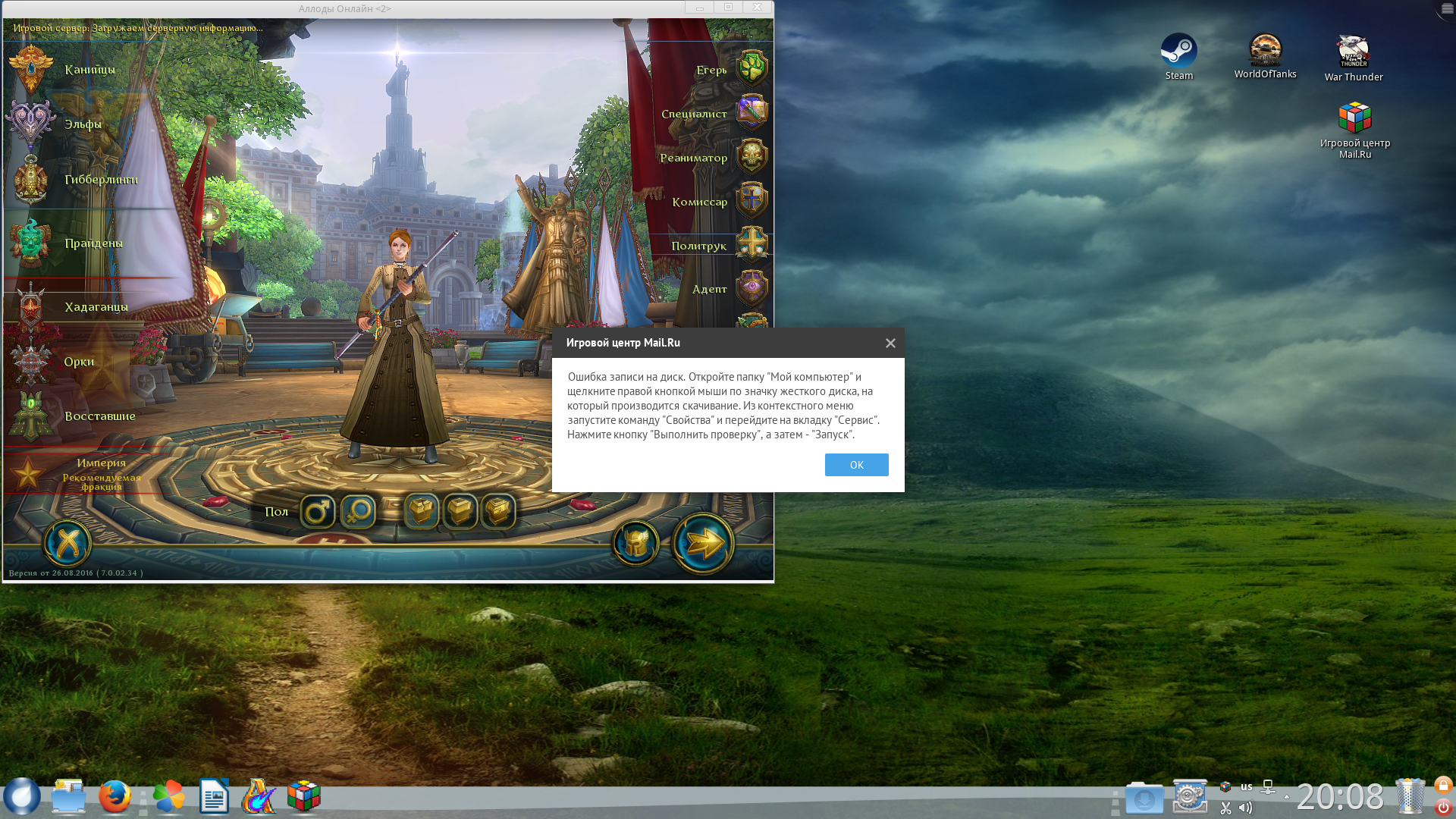Set character gender to female
This screenshot has width=1456, height=819.
[358, 512]
